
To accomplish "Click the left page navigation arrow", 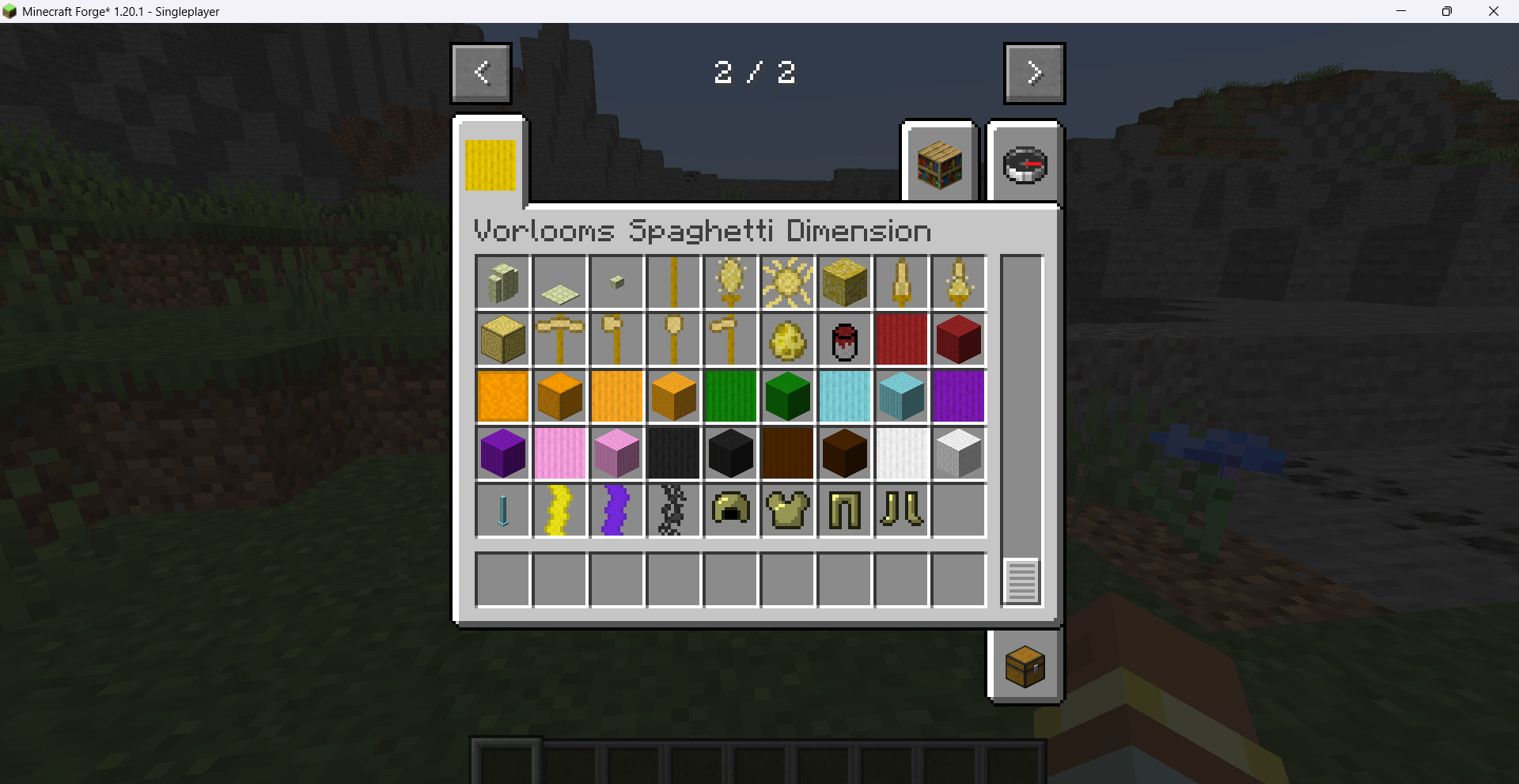I will tap(480, 73).
